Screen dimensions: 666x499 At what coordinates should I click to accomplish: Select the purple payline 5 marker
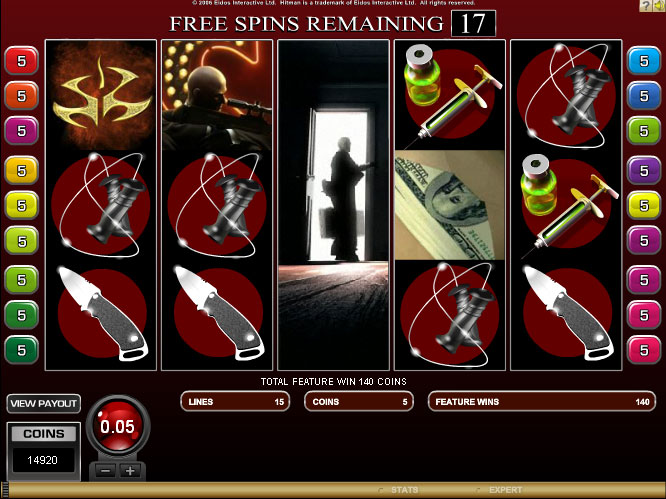point(640,169)
